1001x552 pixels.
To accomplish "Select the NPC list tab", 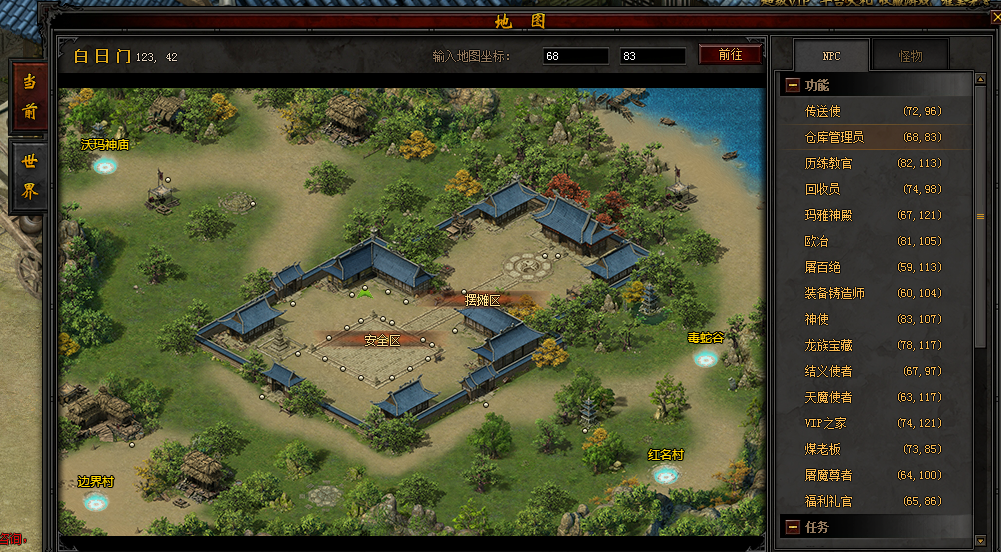I will pos(831,56).
